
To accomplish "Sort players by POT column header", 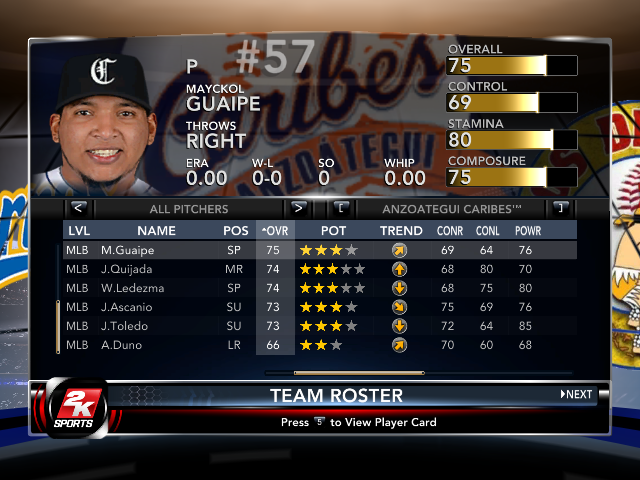I will click(x=333, y=231).
